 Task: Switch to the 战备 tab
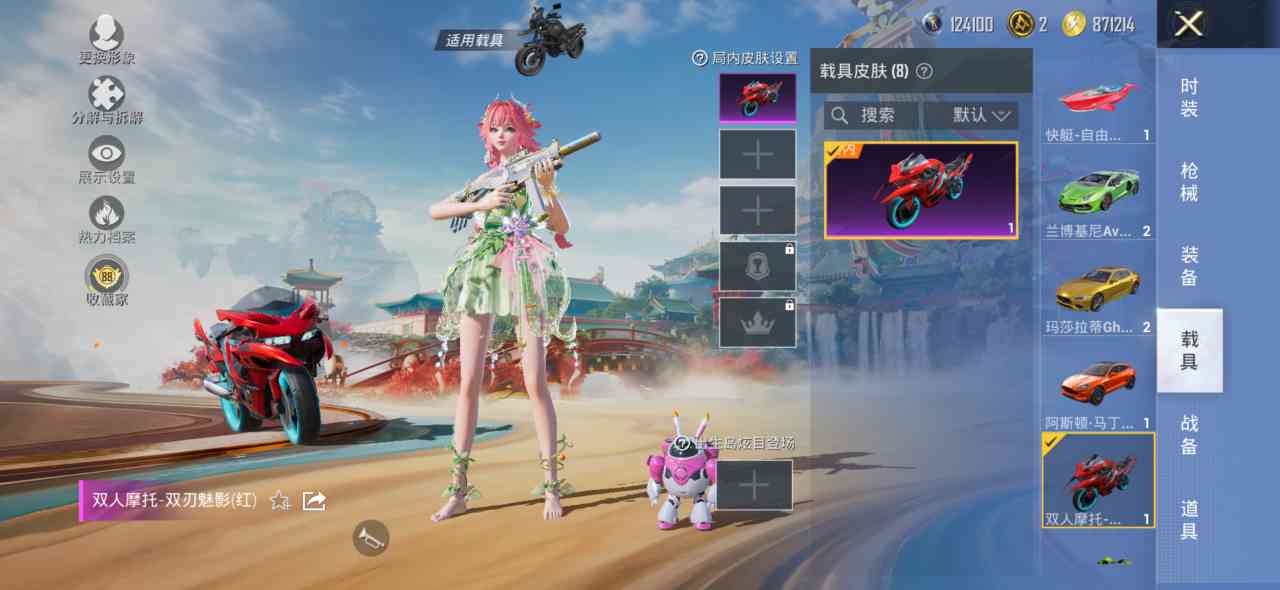coord(1188,434)
